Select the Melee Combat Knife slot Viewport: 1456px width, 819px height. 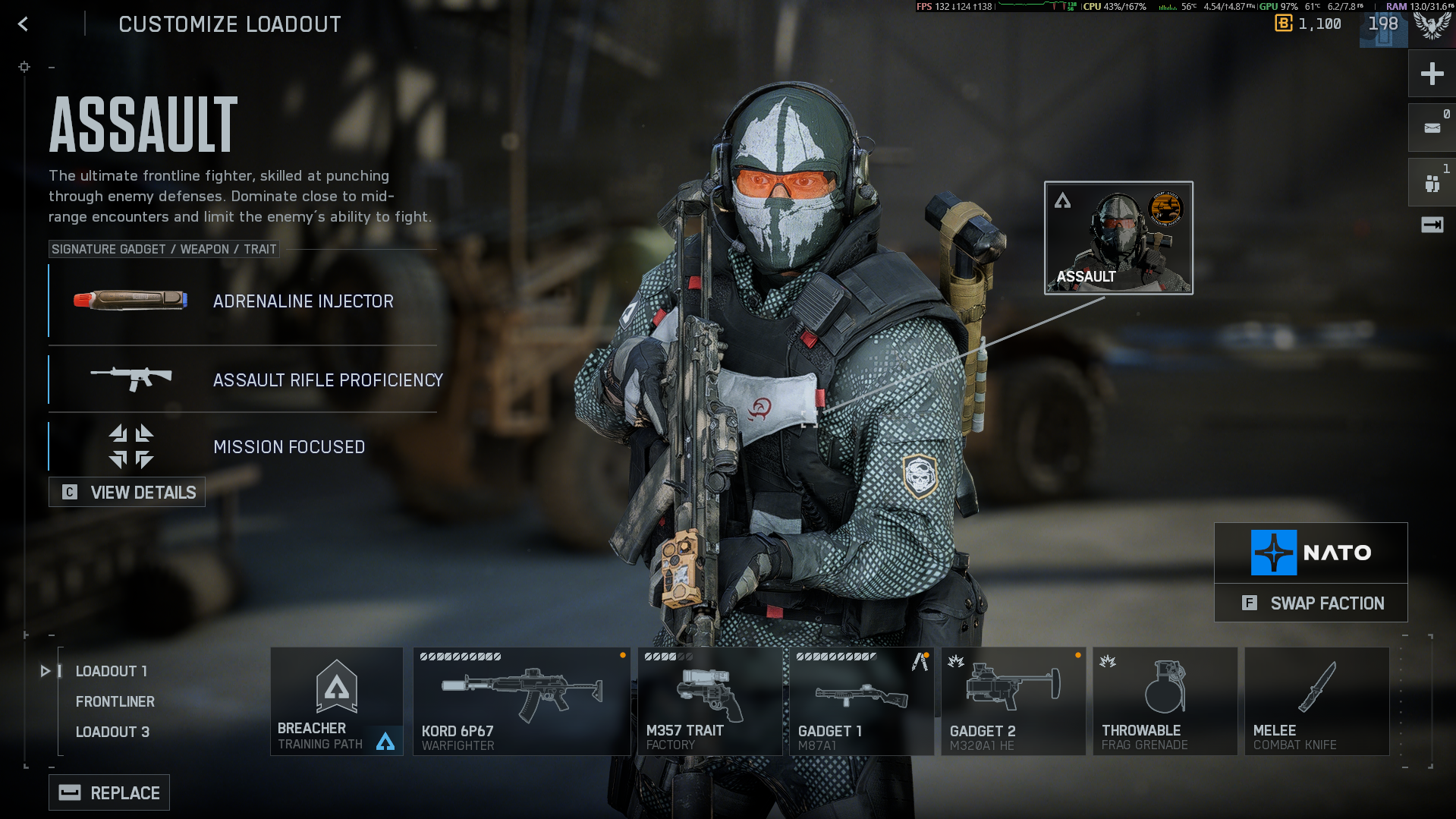pos(1316,701)
